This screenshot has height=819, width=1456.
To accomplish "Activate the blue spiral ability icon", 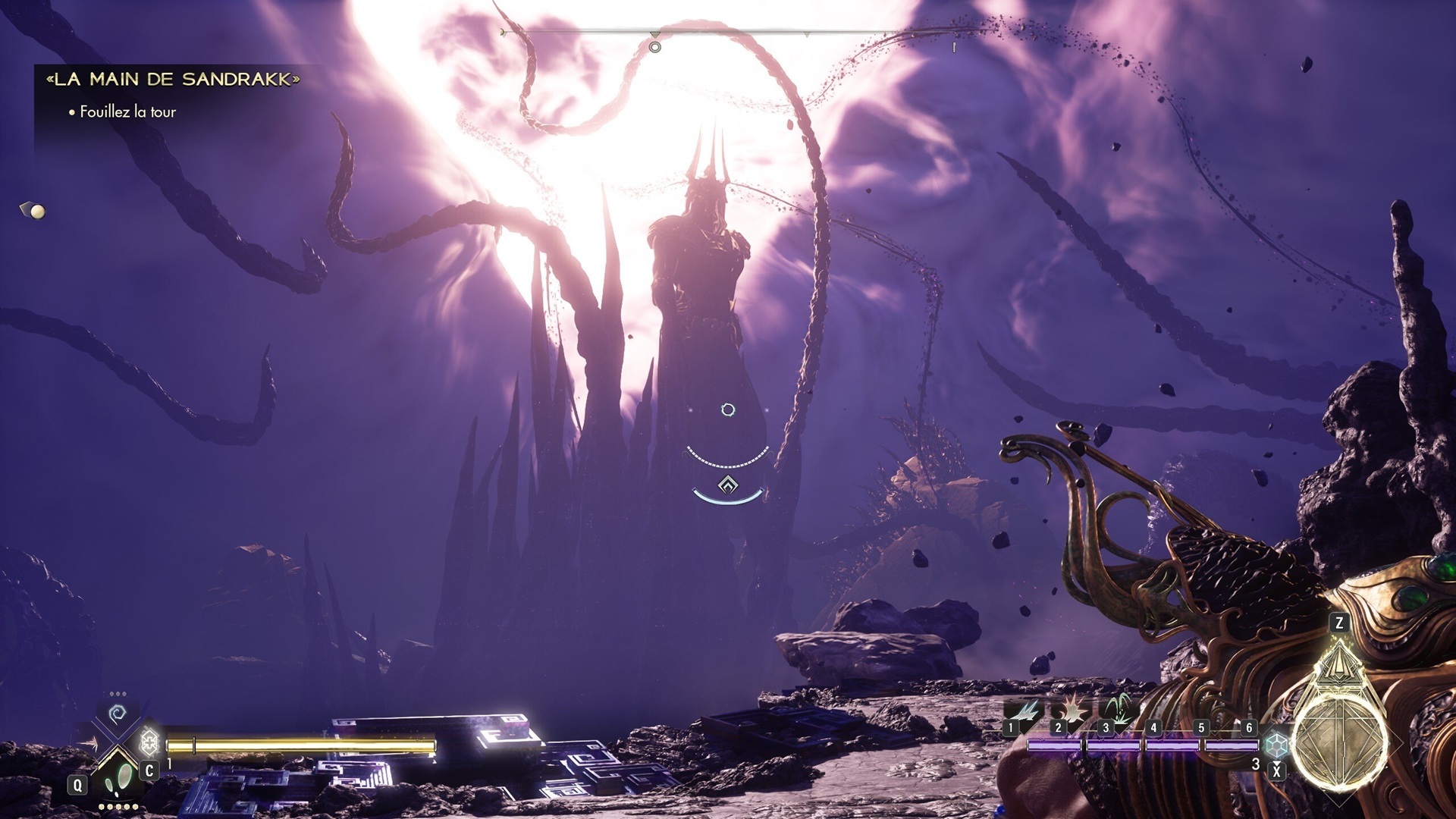I will coord(118,714).
